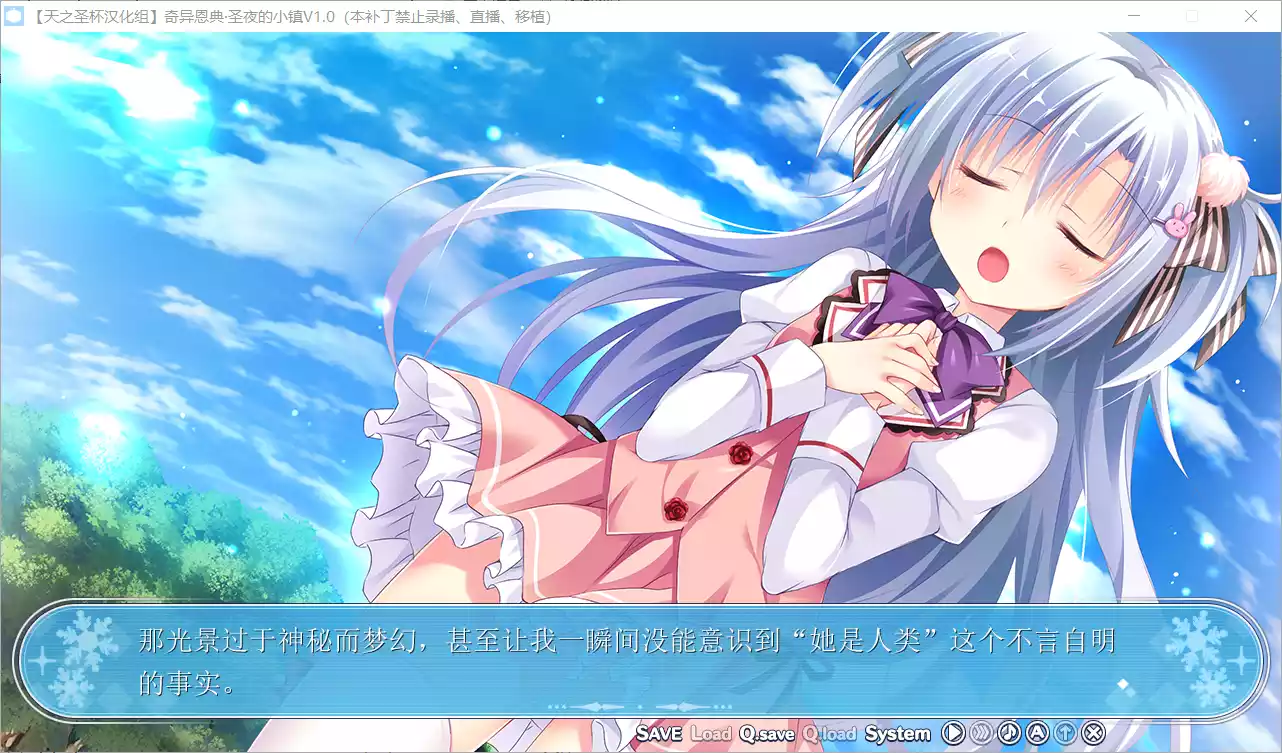Viewport: 1282px width, 753px height.
Task: Switch to the Q.load option
Action: coord(828,733)
